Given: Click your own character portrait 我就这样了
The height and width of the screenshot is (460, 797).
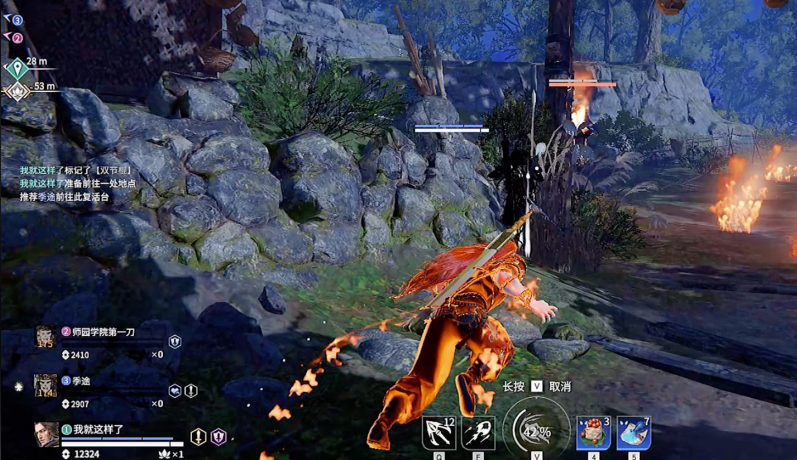Looking at the screenshot, I should click(45, 434).
